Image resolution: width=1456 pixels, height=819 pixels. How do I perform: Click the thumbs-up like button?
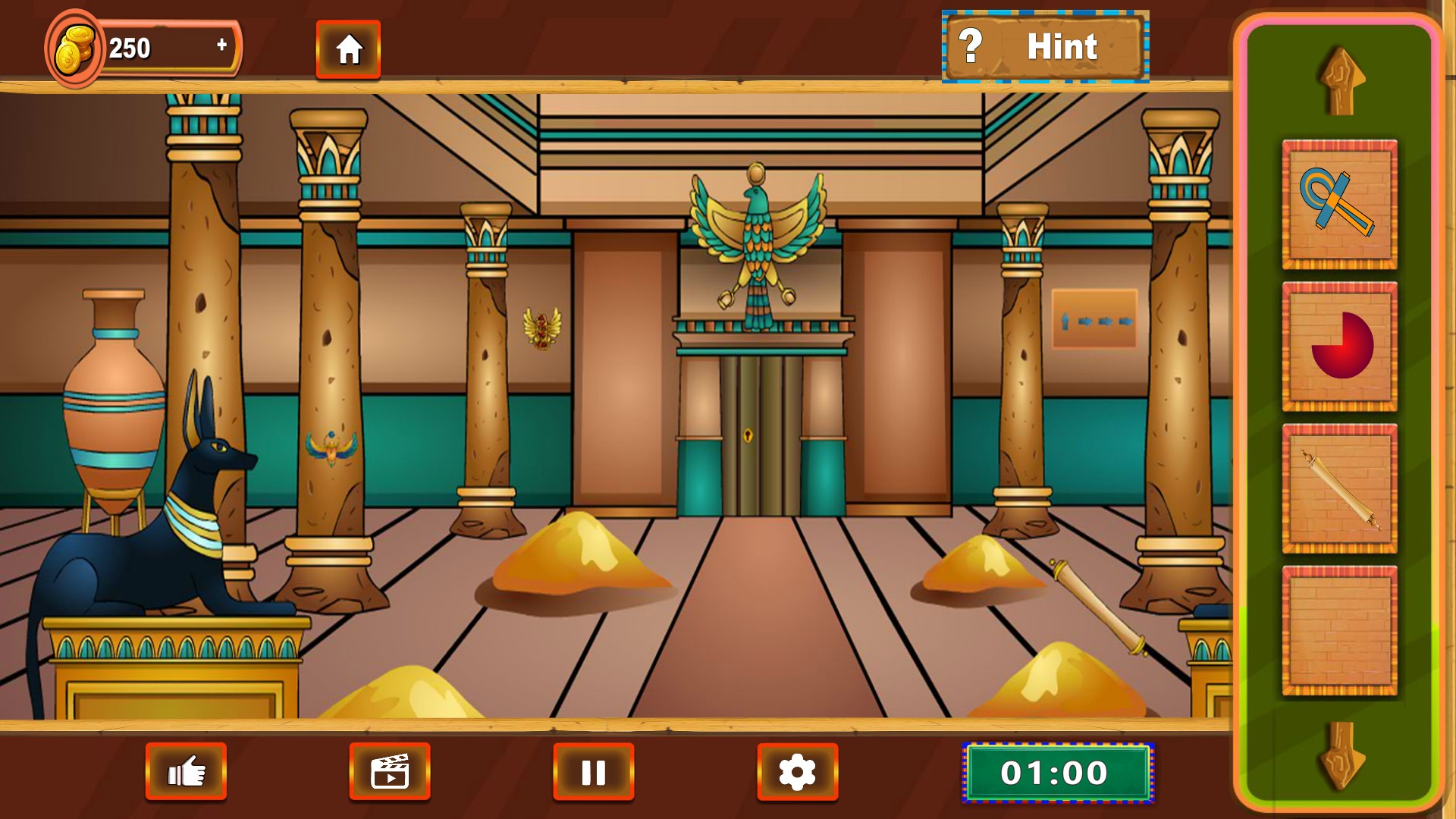186,772
